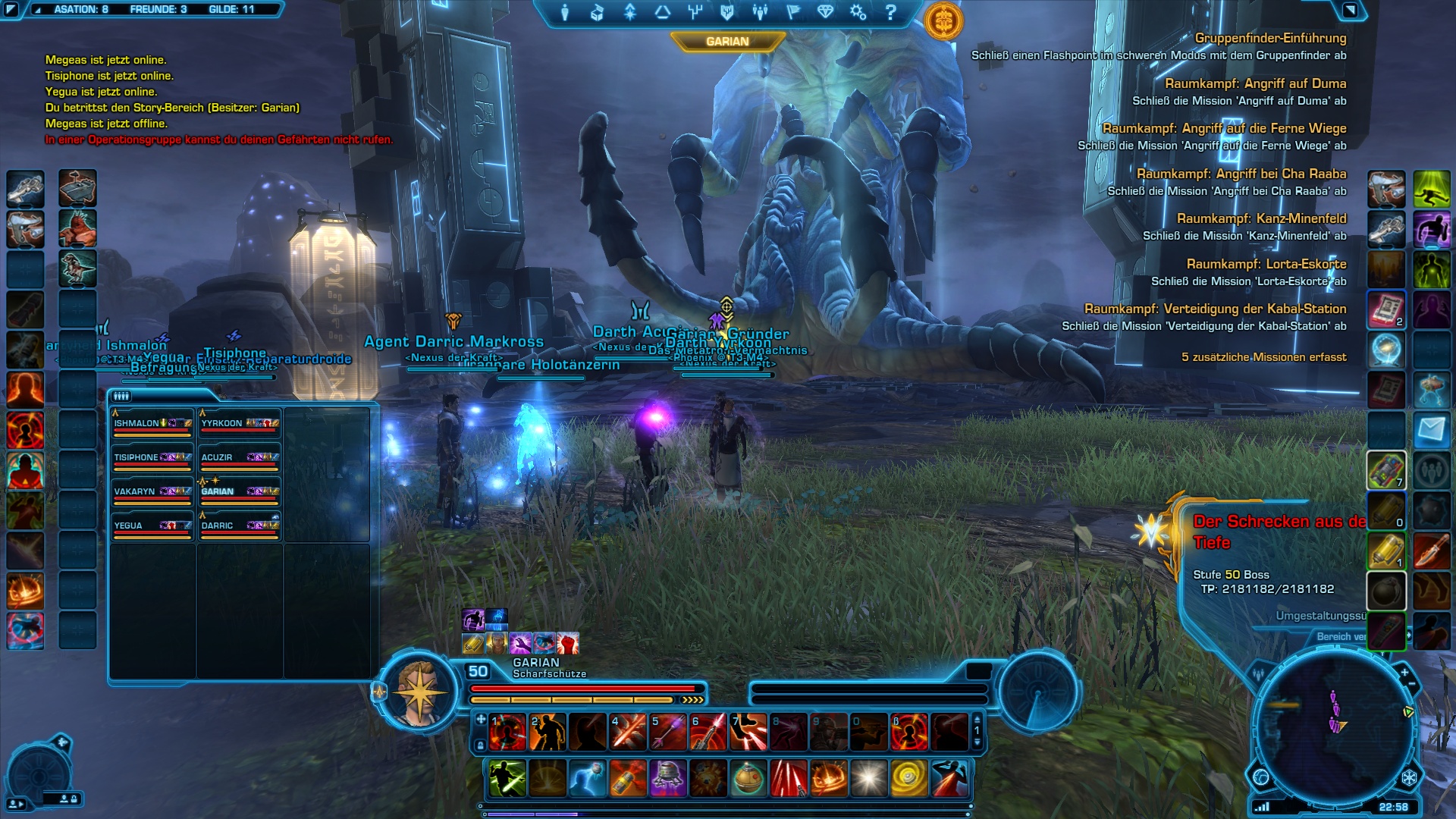The image size is (1456, 819).
Task: Open the character sheet from the top menu
Action: pyautogui.click(x=565, y=12)
